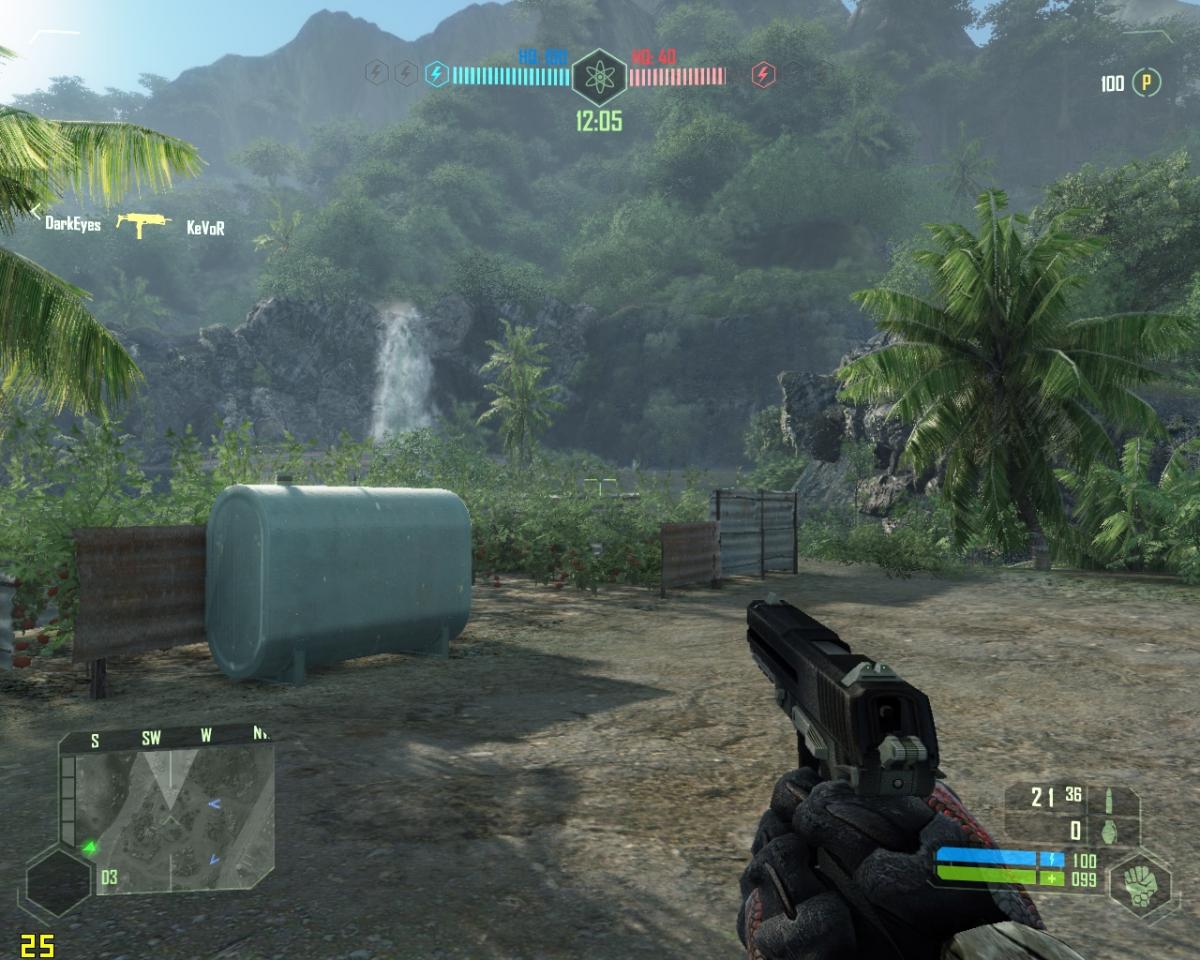1200x960 pixels.
Task: Click the yellow SMG kill feed icon
Action: [x=143, y=224]
